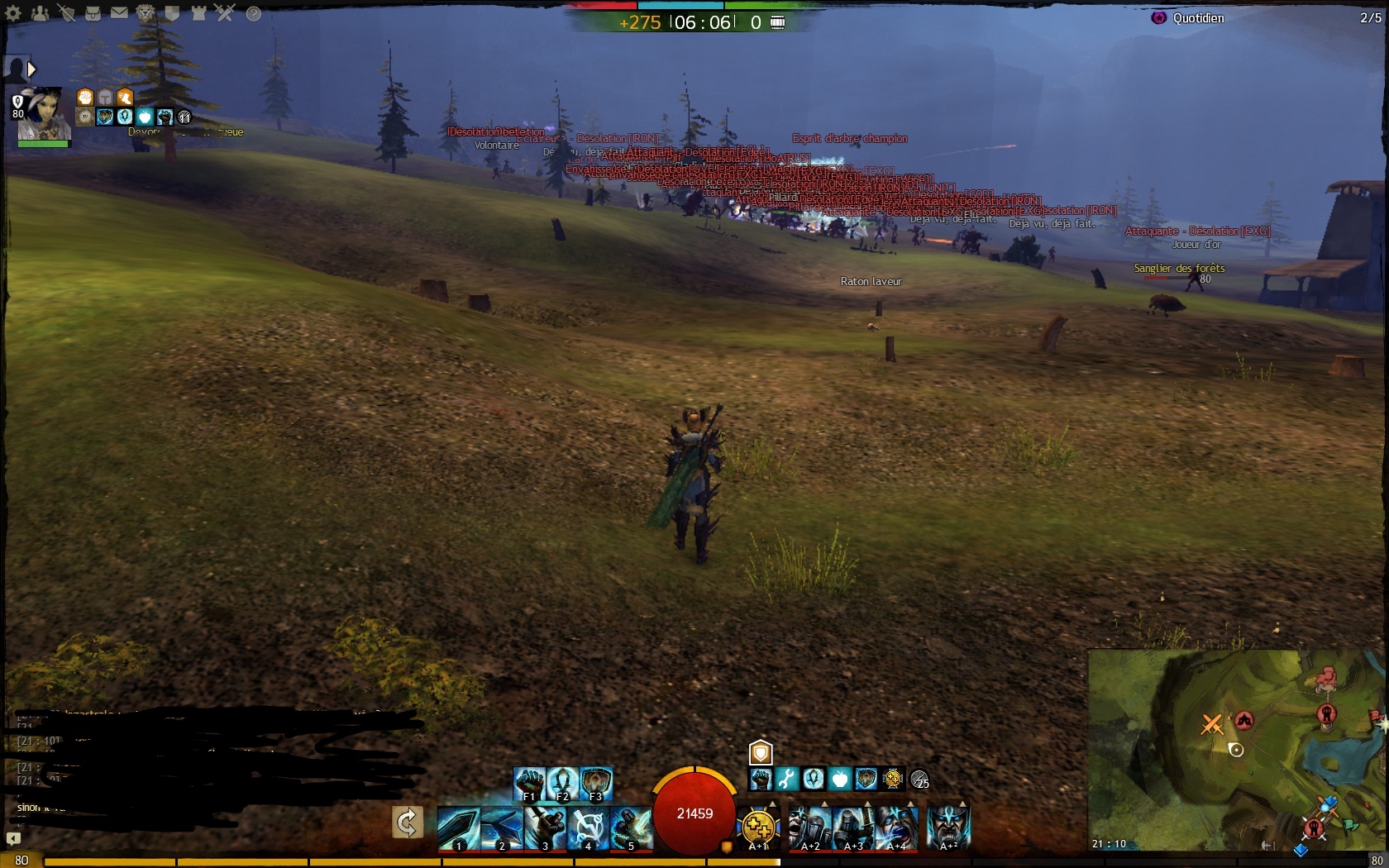
Task: Open the game menu gear icon
Action: coord(13,13)
